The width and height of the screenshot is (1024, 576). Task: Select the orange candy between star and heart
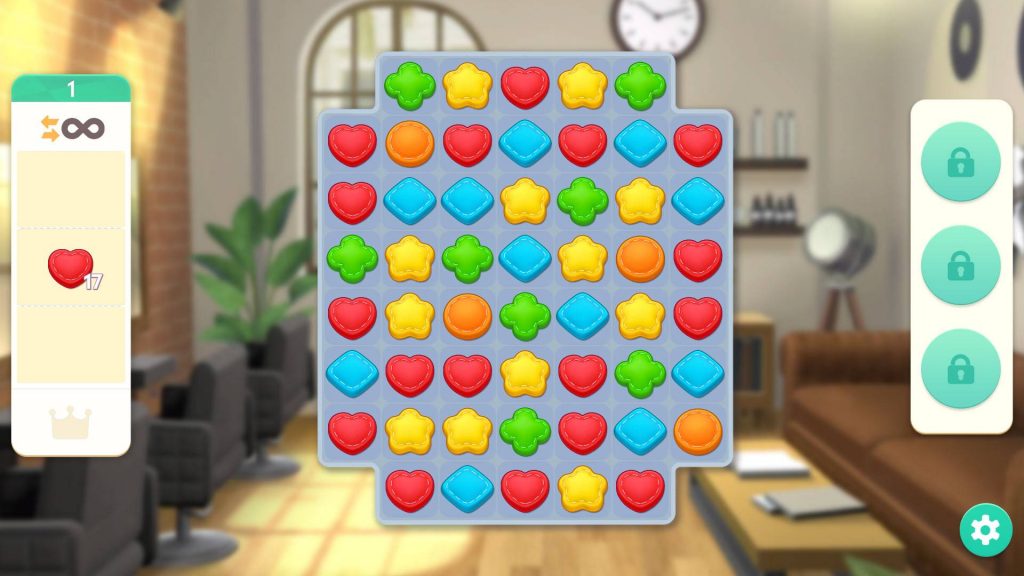tap(641, 259)
